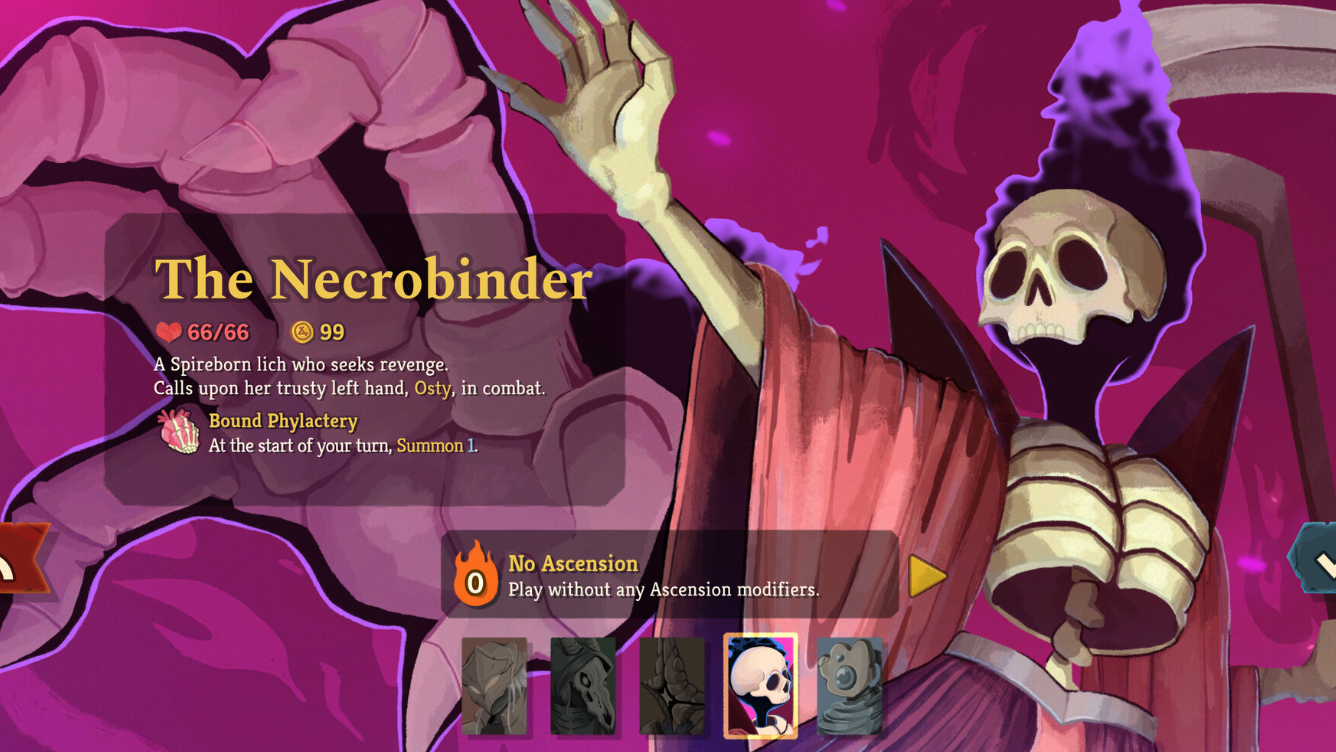The image size is (1336, 752).
Task: Select the Ironclad helmeted character portrait
Action: coord(494,686)
